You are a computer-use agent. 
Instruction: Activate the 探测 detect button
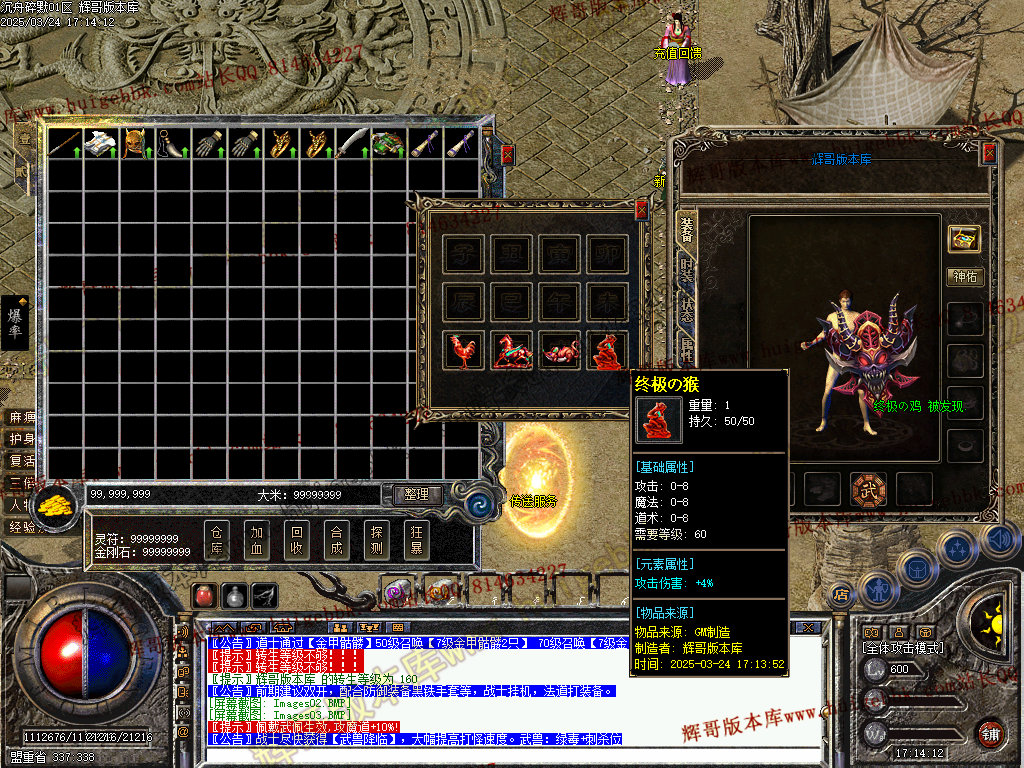(x=376, y=539)
